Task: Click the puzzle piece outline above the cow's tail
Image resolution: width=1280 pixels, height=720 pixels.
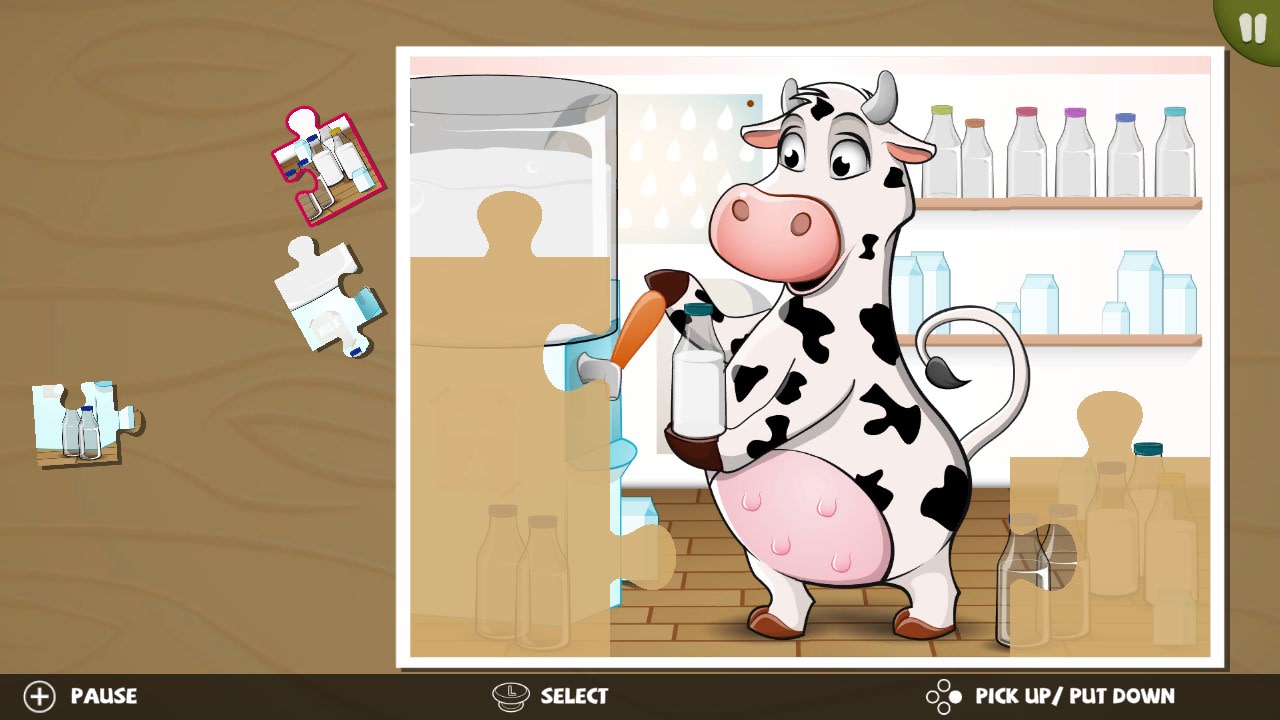Action: coord(1110,420)
